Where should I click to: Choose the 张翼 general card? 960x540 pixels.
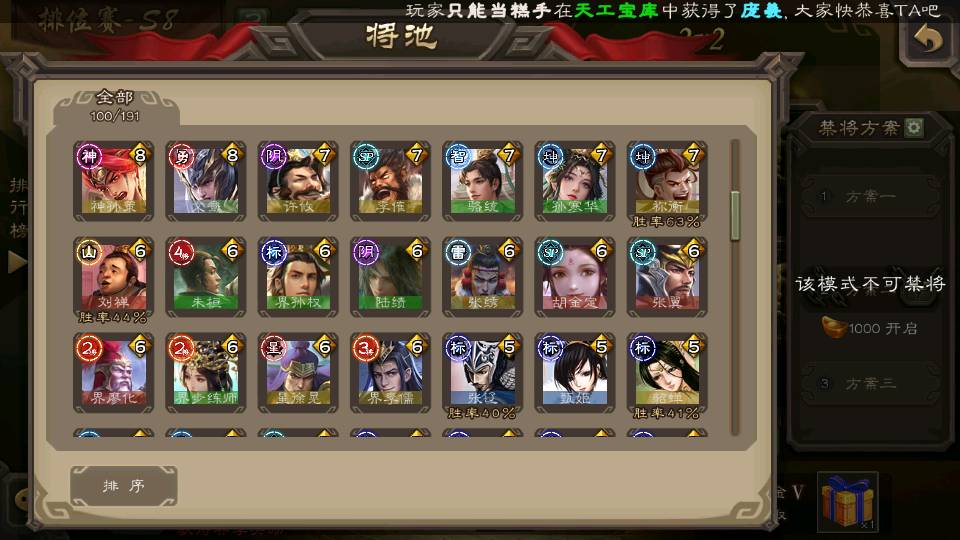pyautogui.click(x=666, y=276)
